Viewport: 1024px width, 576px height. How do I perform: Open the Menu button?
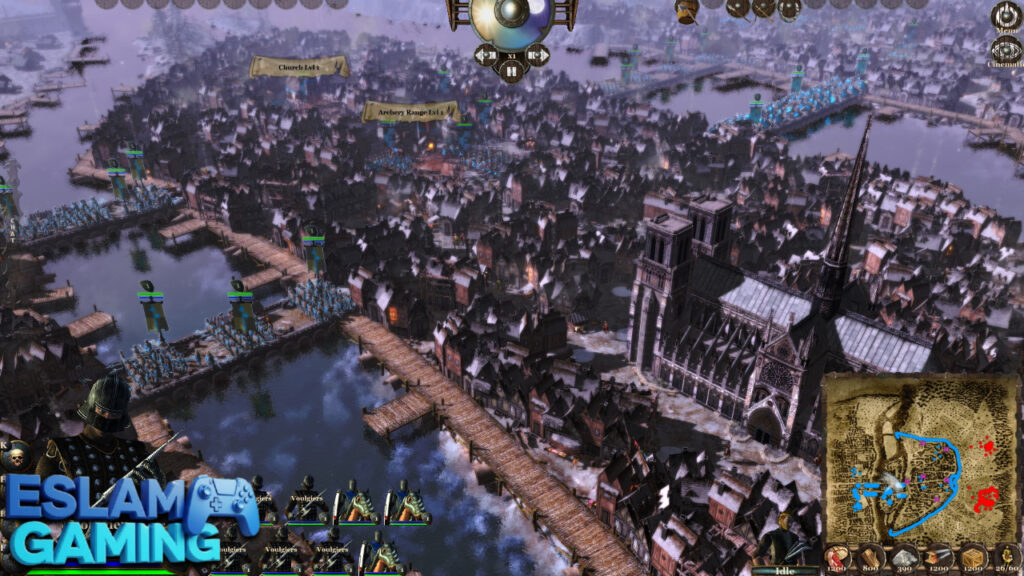[1006, 17]
